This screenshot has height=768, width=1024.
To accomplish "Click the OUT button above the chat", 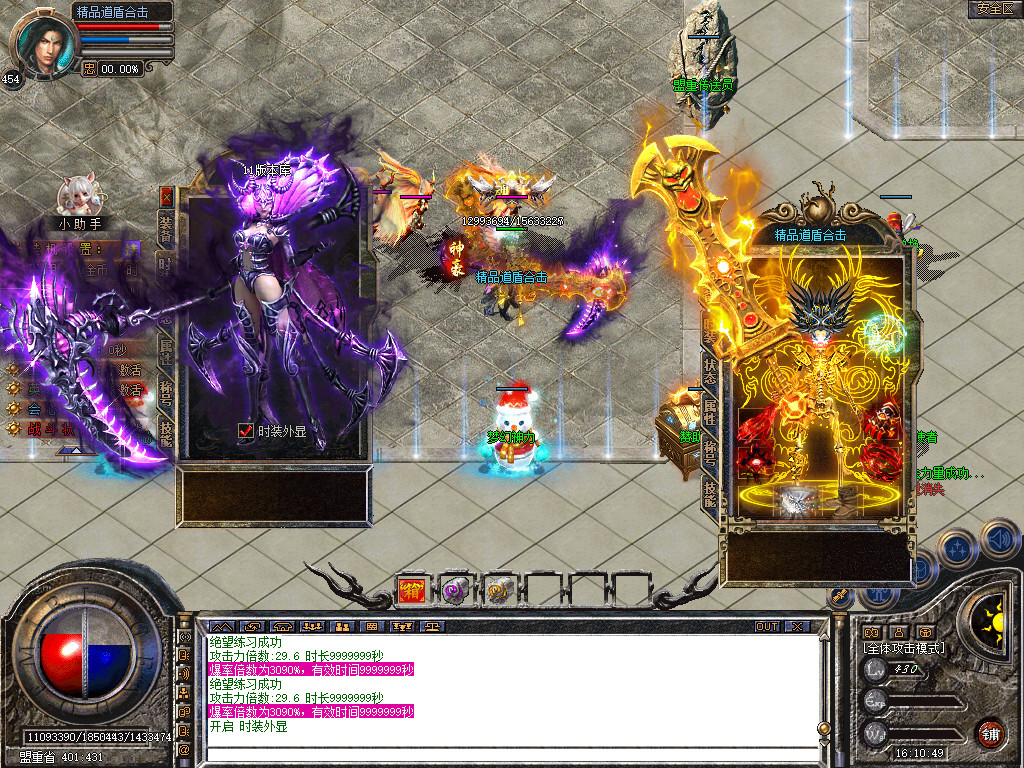I will coord(766,627).
